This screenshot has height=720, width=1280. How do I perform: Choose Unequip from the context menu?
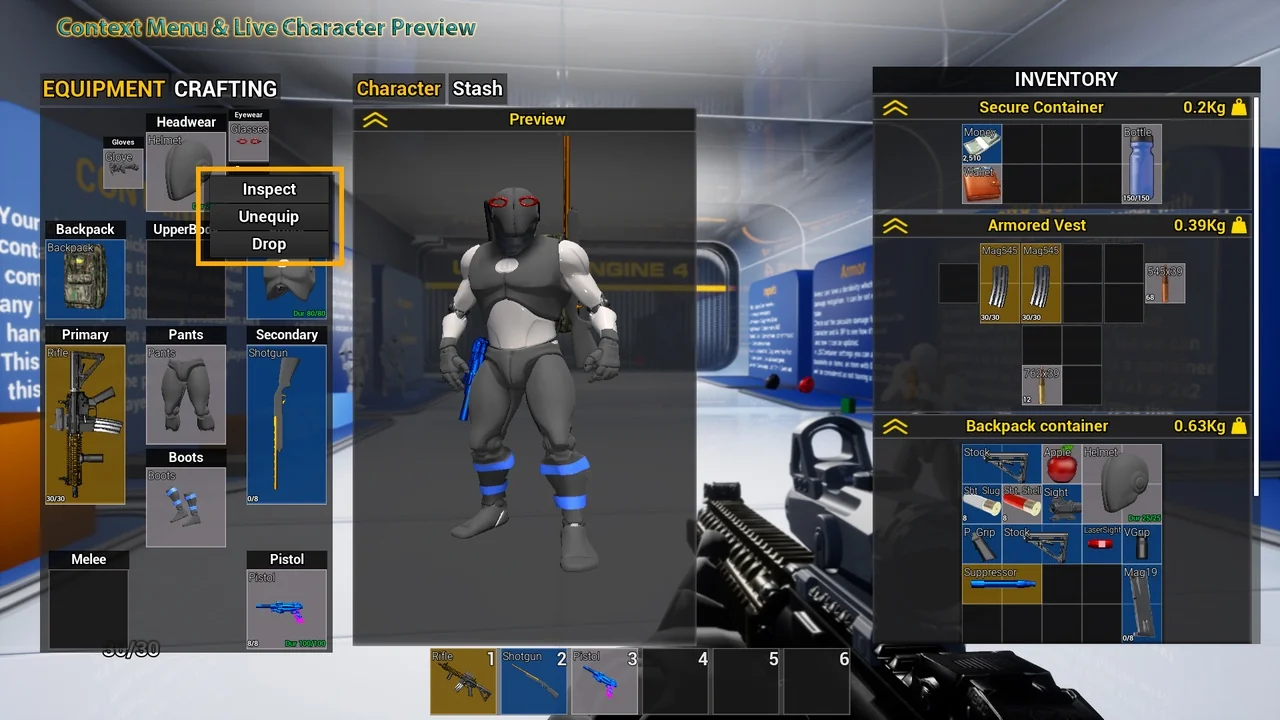[x=268, y=216]
